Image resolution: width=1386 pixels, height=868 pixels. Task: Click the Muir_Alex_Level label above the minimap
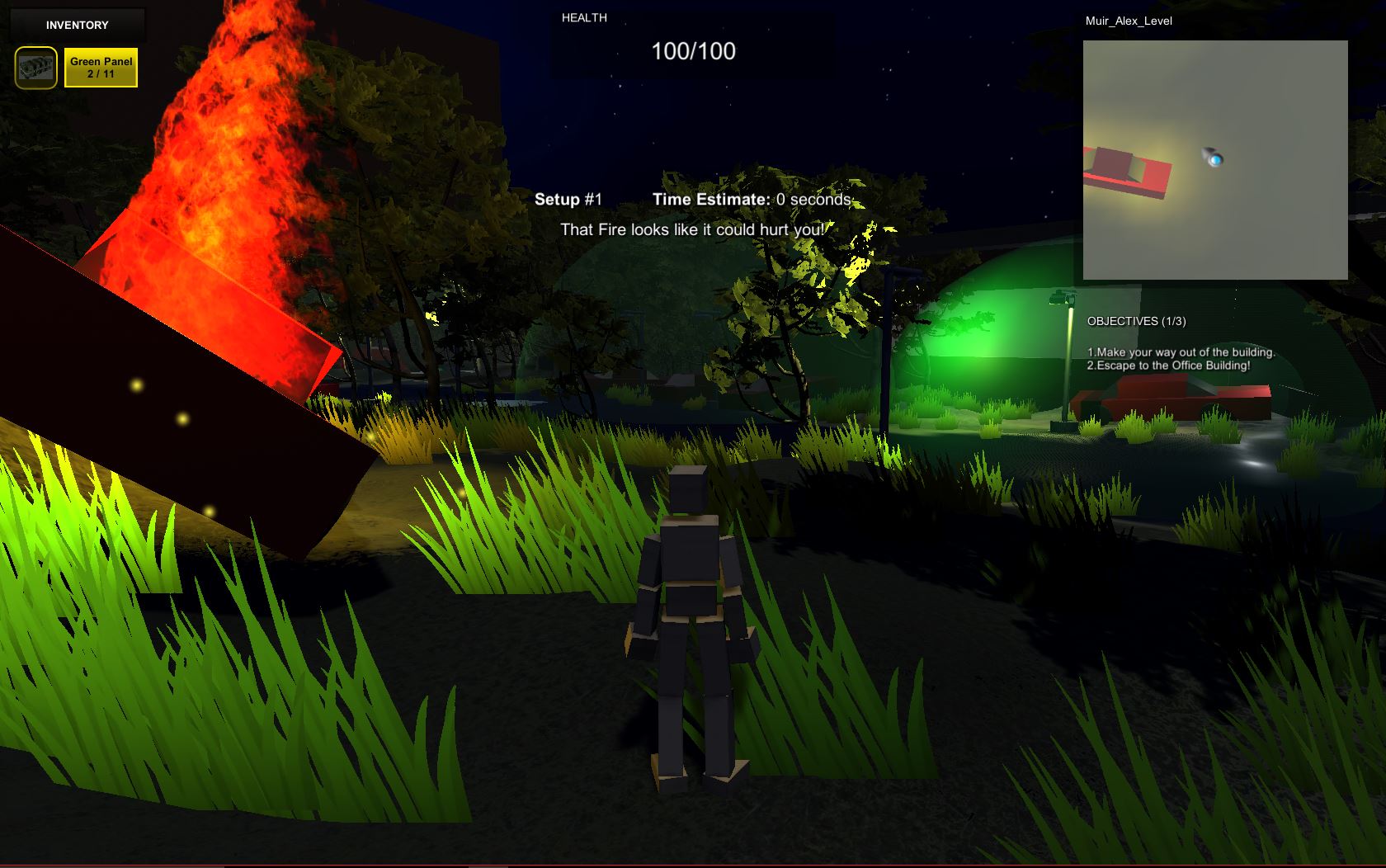pos(1129,21)
